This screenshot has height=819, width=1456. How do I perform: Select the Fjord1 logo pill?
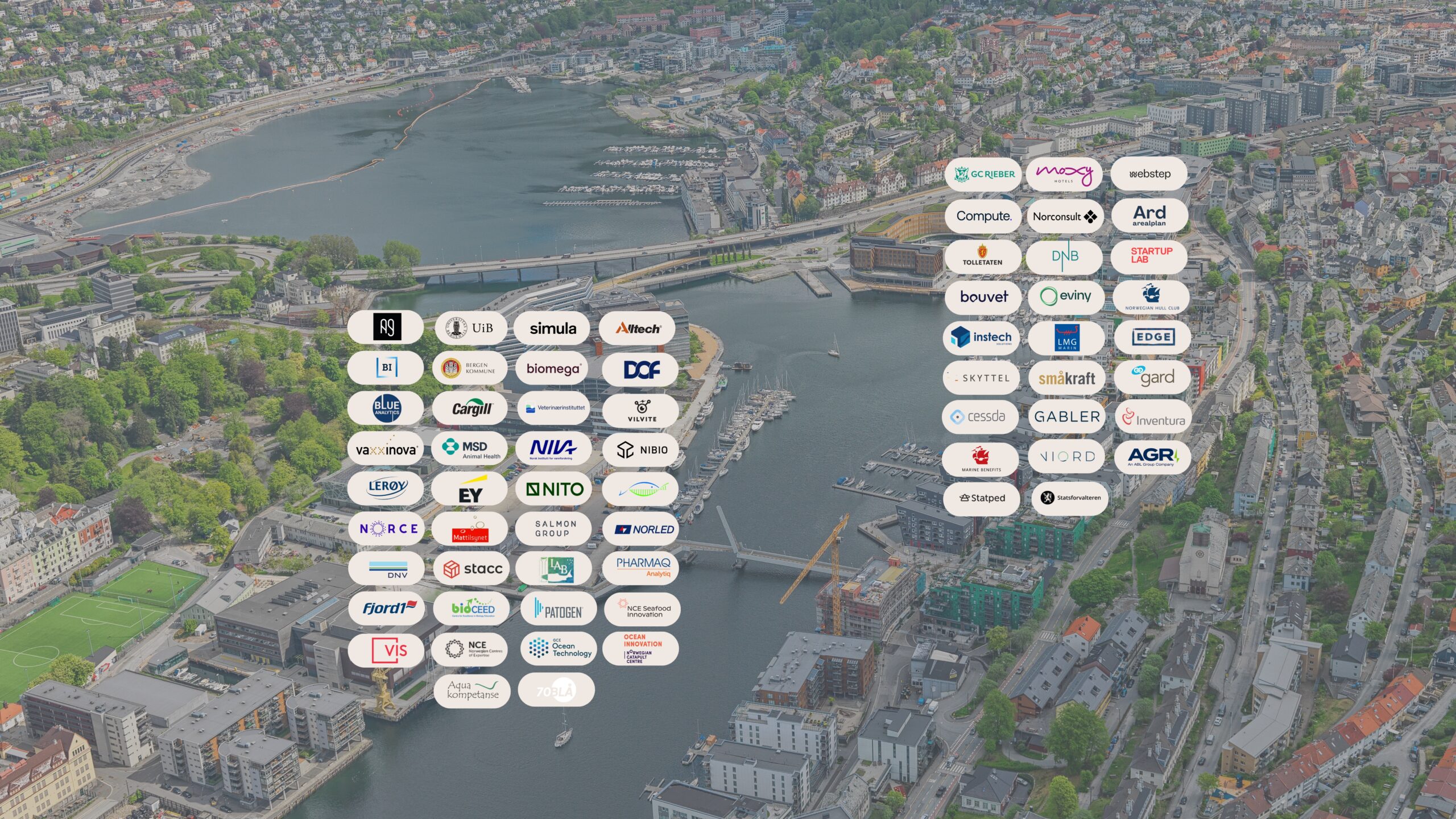pos(387,609)
